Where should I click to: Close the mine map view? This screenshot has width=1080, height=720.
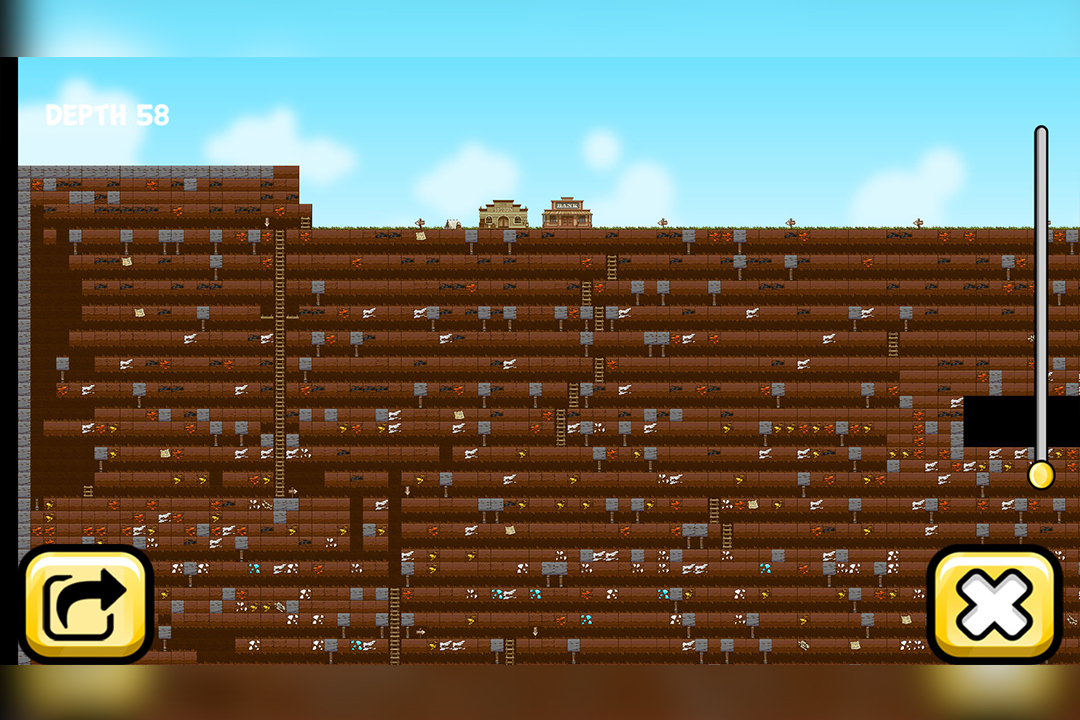tap(993, 604)
